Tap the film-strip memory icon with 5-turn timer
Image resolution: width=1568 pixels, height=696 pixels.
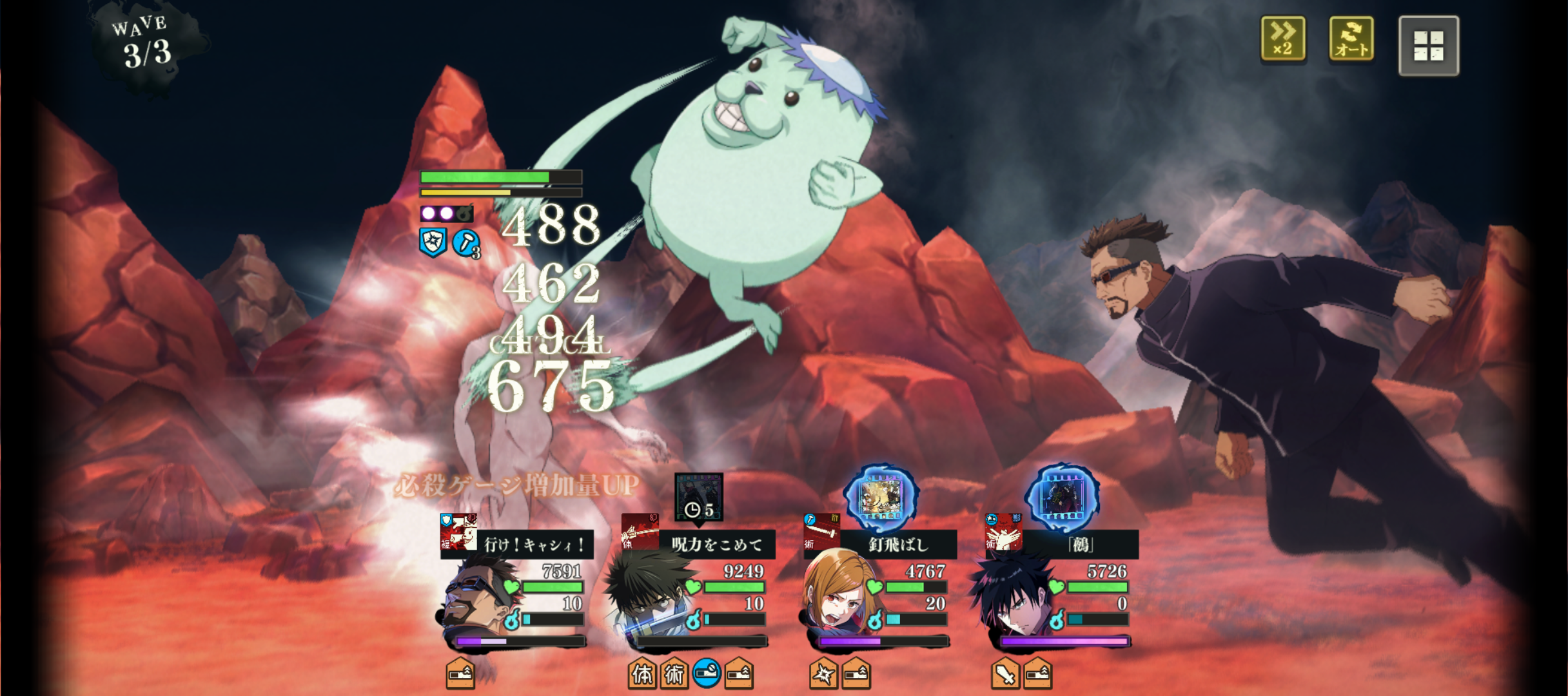pyautogui.click(x=699, y=496)
